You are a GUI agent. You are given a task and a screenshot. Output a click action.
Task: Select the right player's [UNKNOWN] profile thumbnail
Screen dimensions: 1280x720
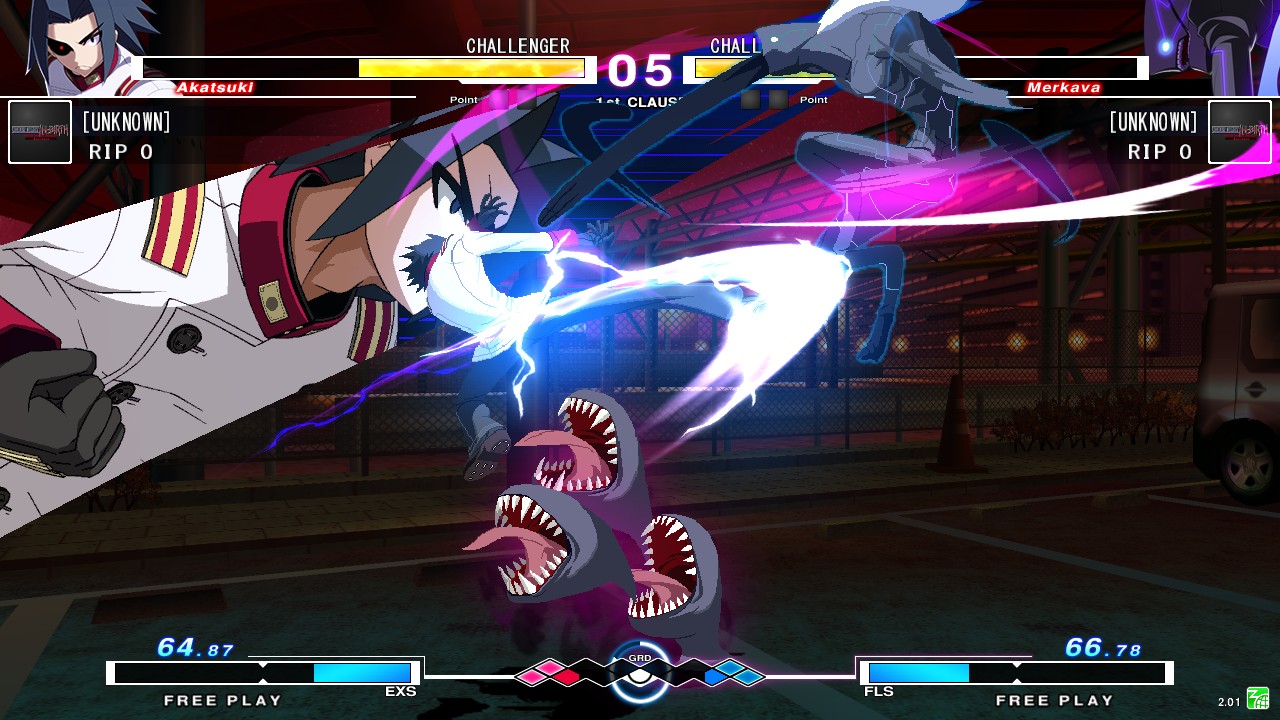pyautogui.click(x=1240, y=132)
